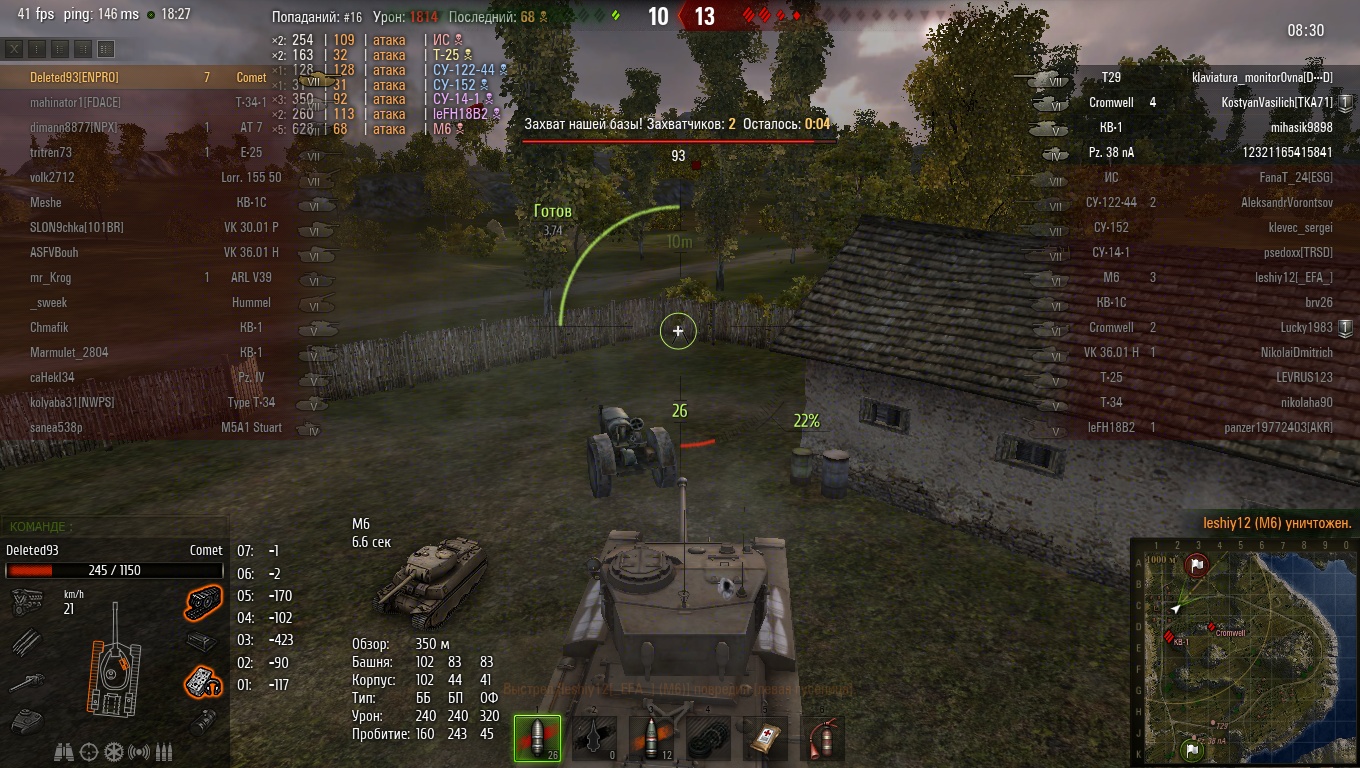Activate the fire extinguisher consumable
1360x768 pixels.
[x=823, y=738]
